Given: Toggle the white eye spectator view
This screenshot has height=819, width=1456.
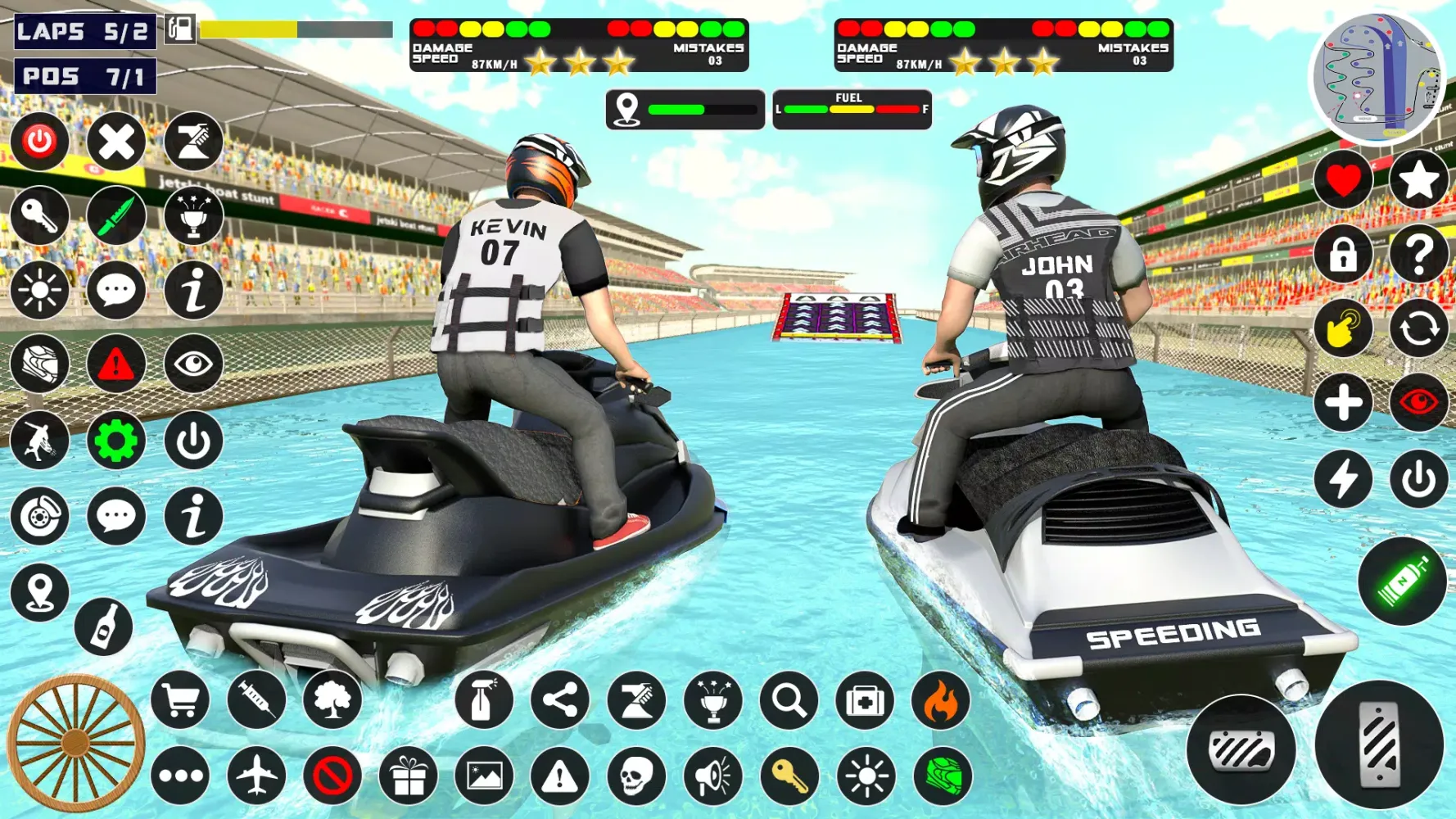Looking at the screenshot, I should [x=192, y=364].
